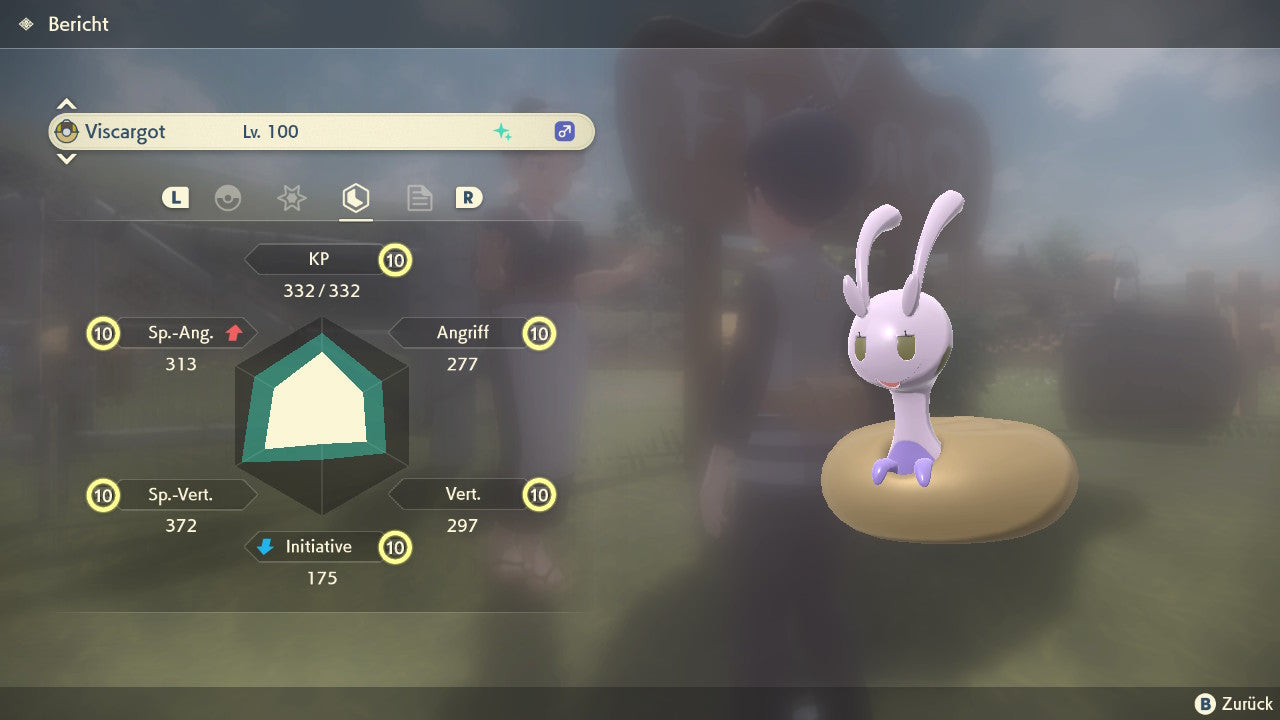The image size is (1280, 720).
Task: Click the up arrow above Viscargot
Action: (66, 104)
